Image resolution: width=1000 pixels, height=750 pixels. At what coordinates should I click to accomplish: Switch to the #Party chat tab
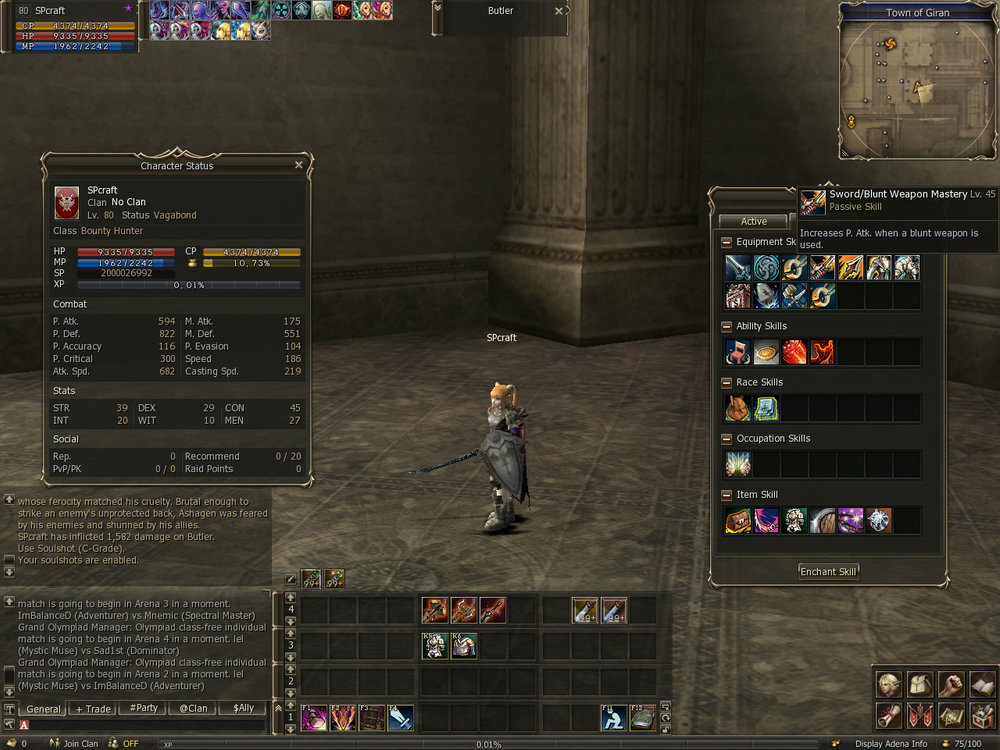tap(143, 709)
